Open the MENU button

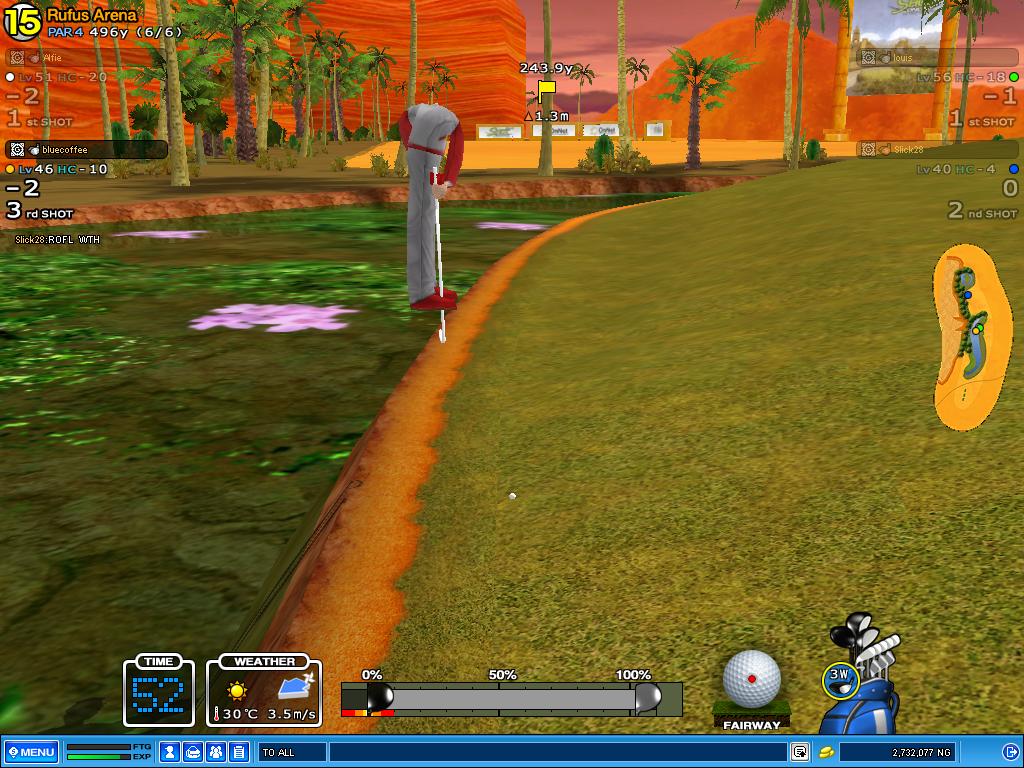click(30, 752)
